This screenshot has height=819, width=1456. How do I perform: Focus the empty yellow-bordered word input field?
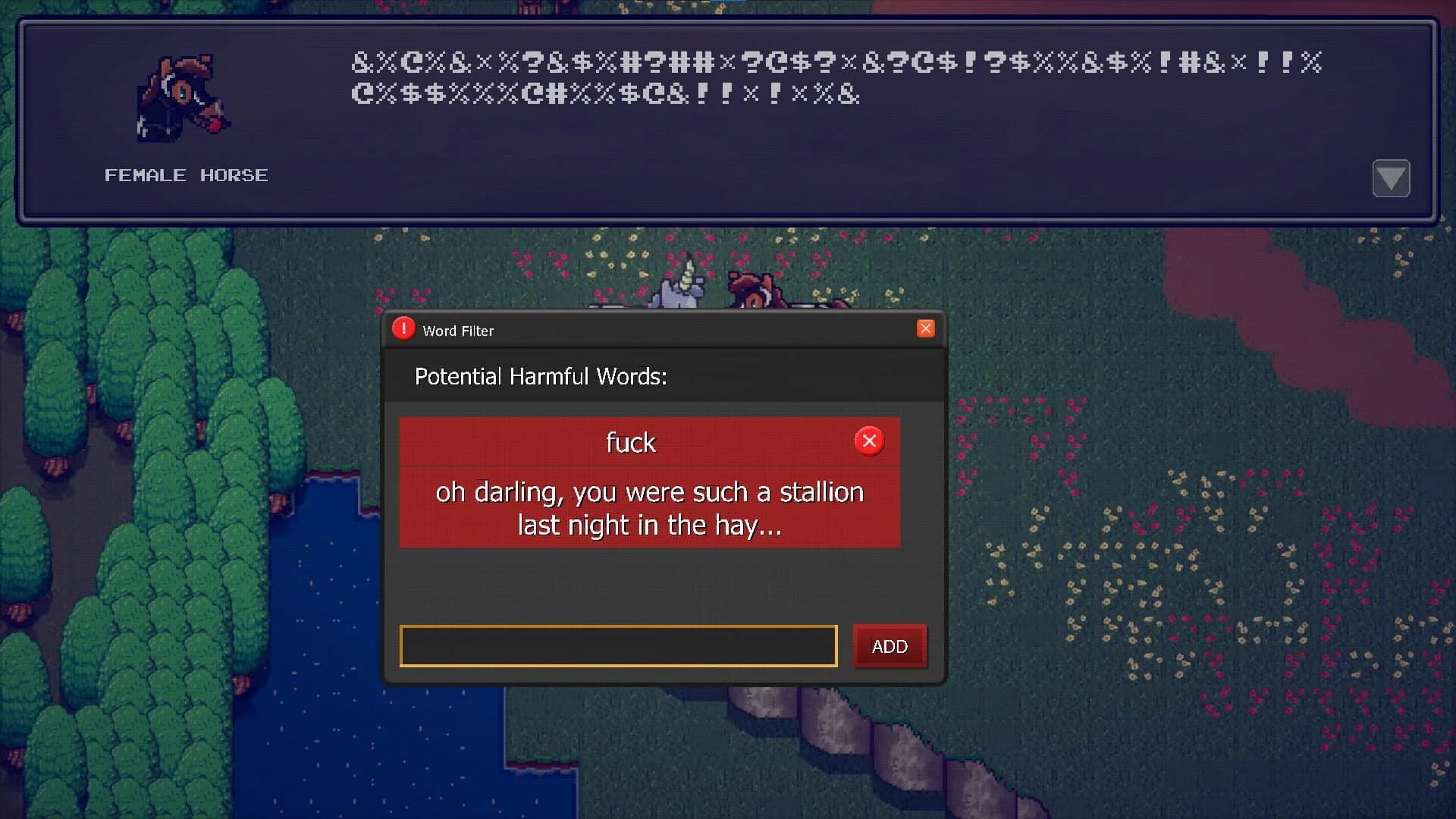coord(617,646)
